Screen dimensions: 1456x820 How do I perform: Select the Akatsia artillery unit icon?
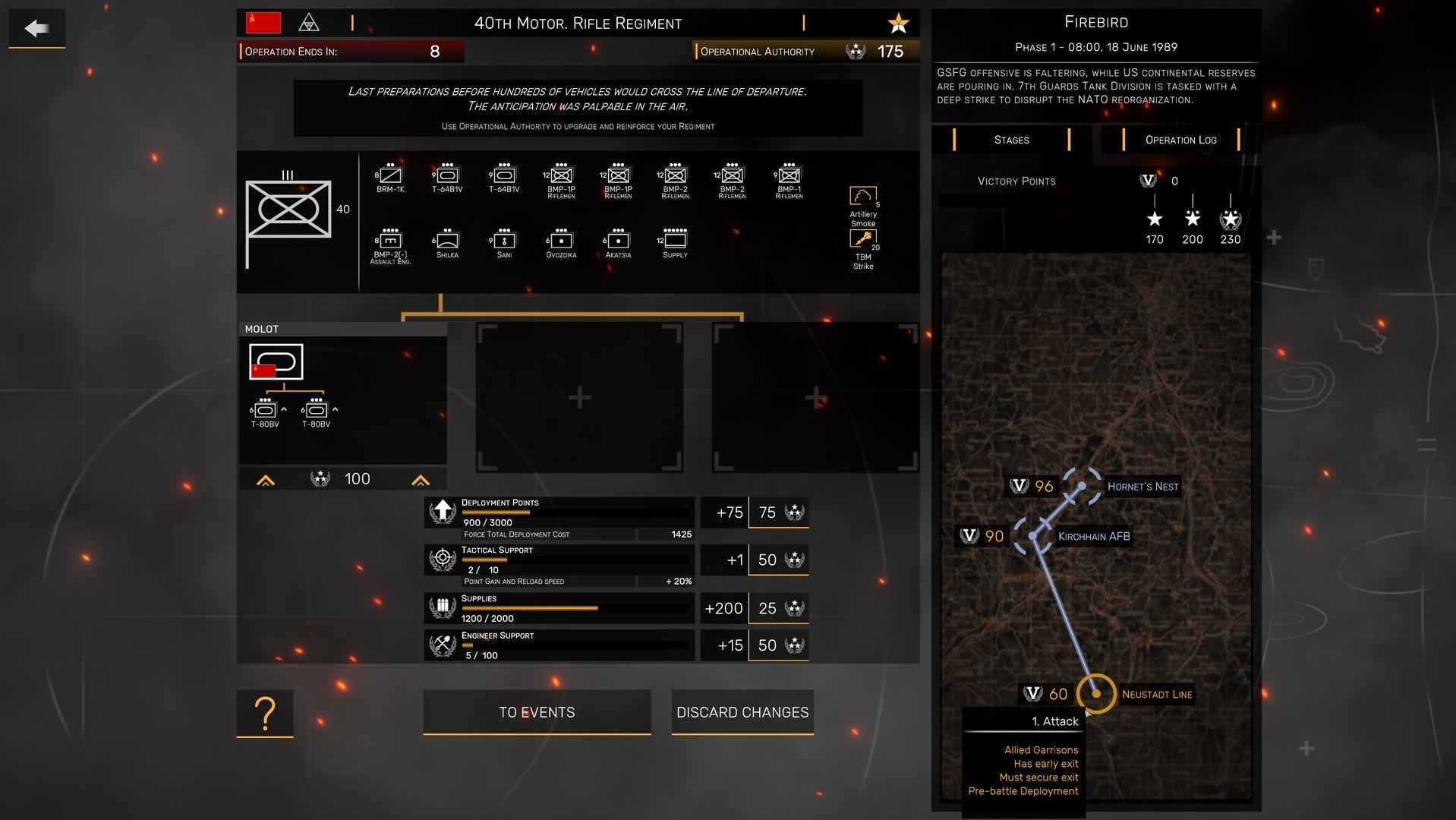click(617, 239)
